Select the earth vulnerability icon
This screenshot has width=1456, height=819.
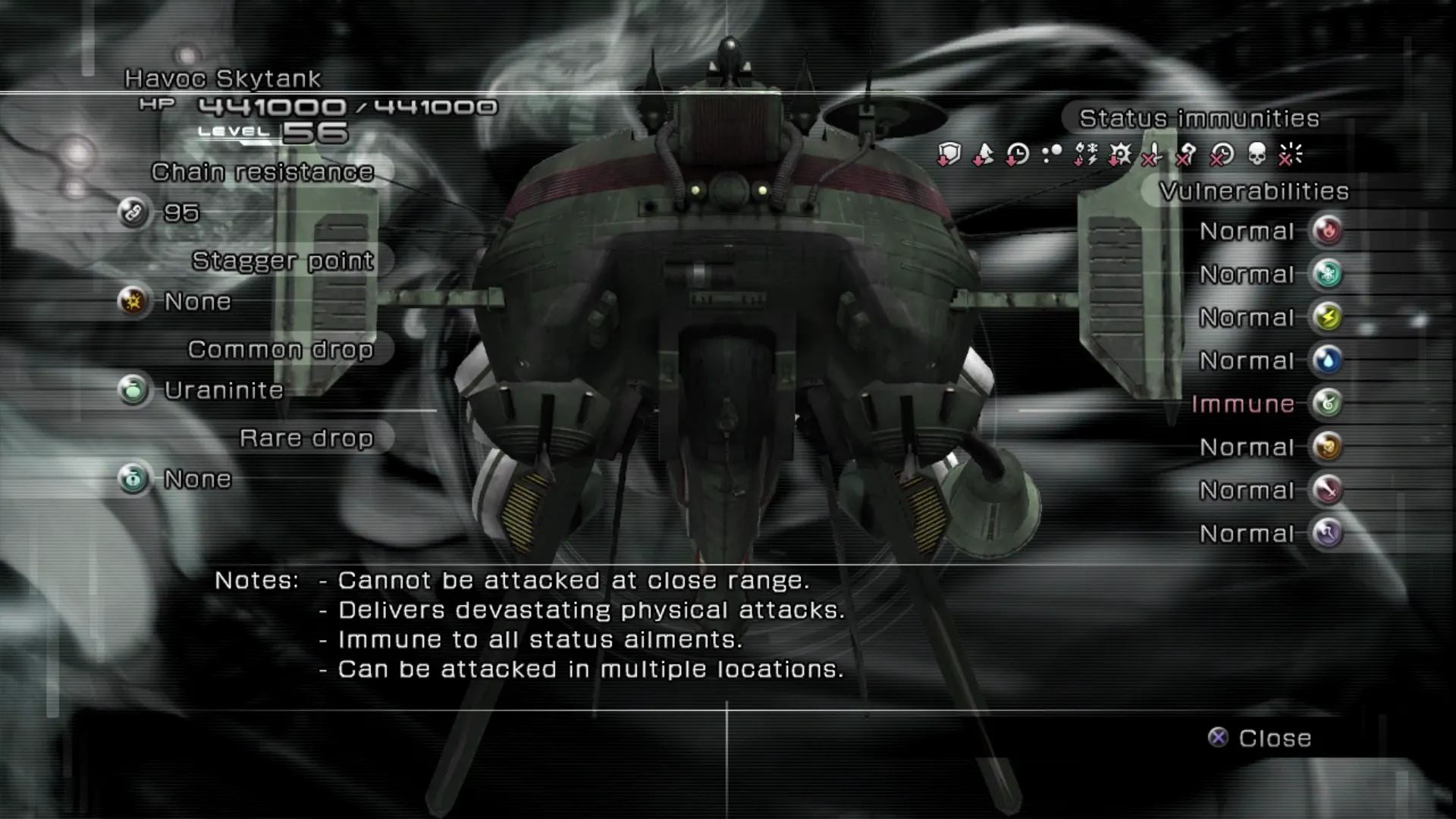(1327, 447)
